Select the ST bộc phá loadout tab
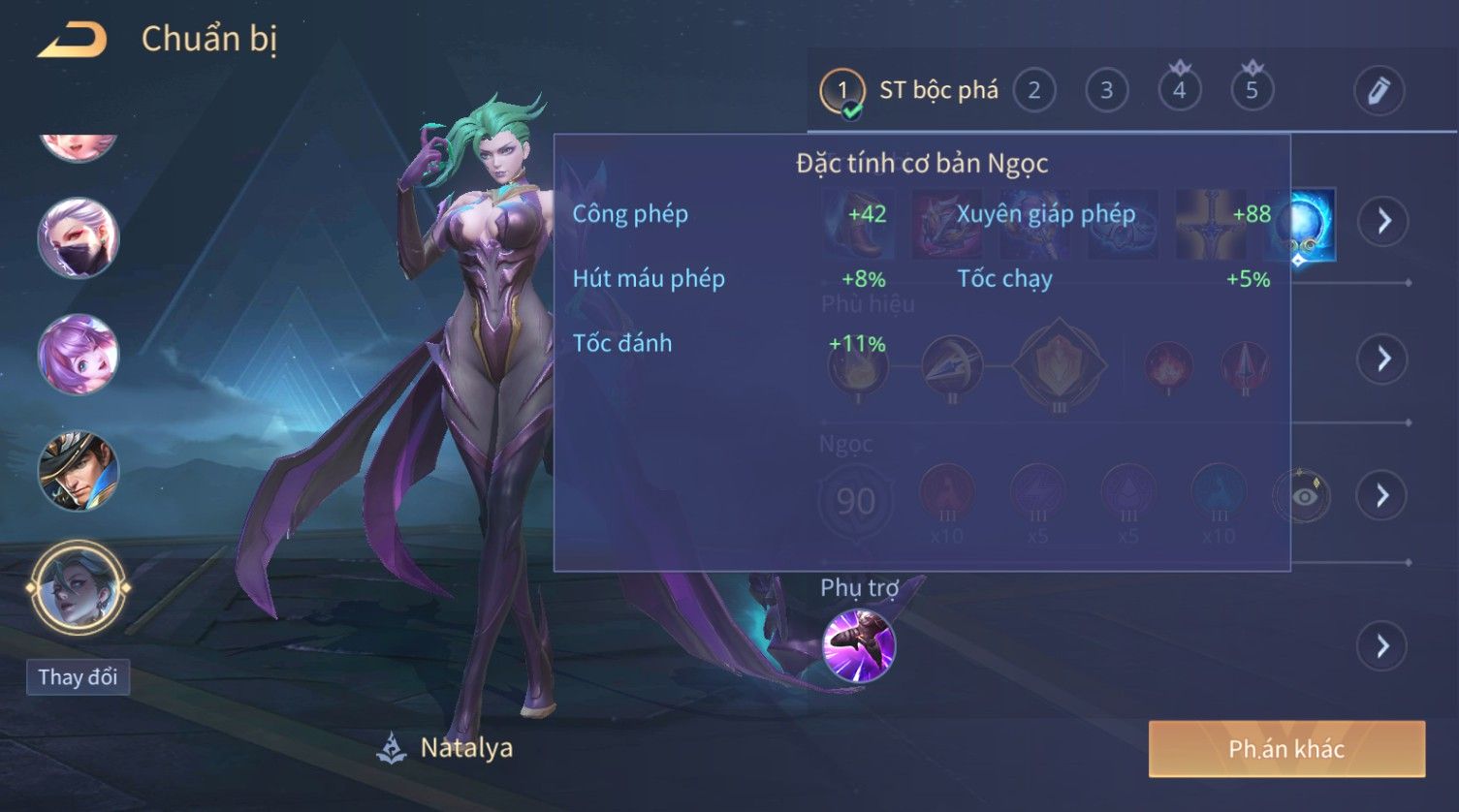The height and width of the screenshot is (812, 1459). (911, 91)
